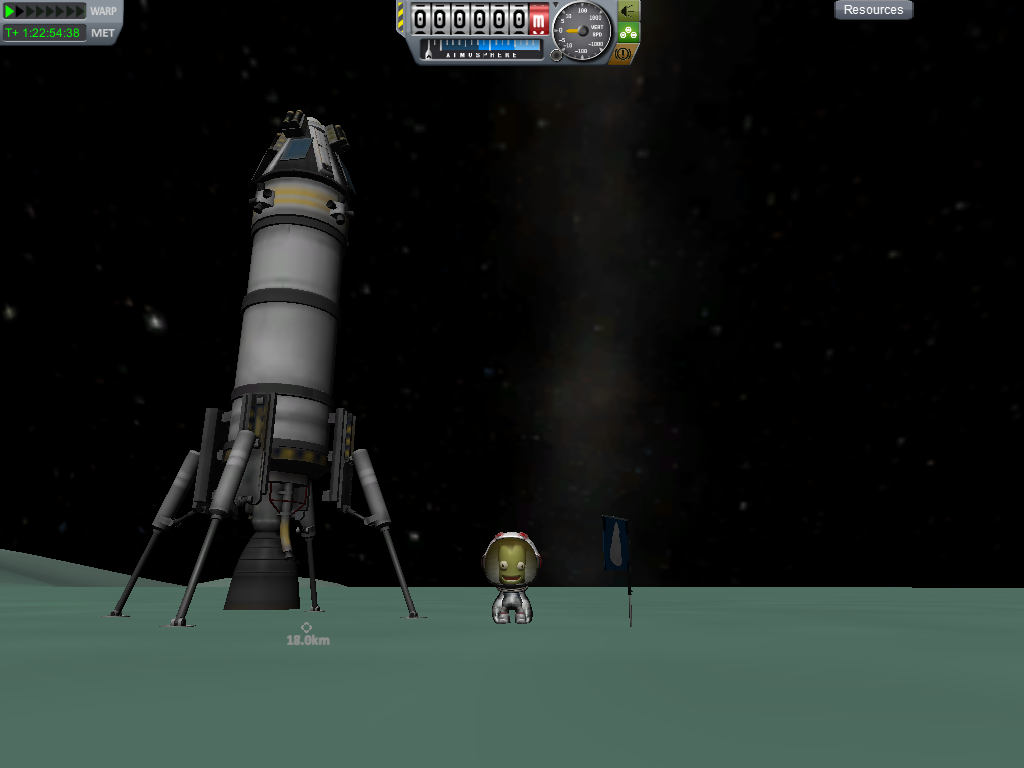
Task: Click the time warp arrows bar
Action: coord(45,11)
